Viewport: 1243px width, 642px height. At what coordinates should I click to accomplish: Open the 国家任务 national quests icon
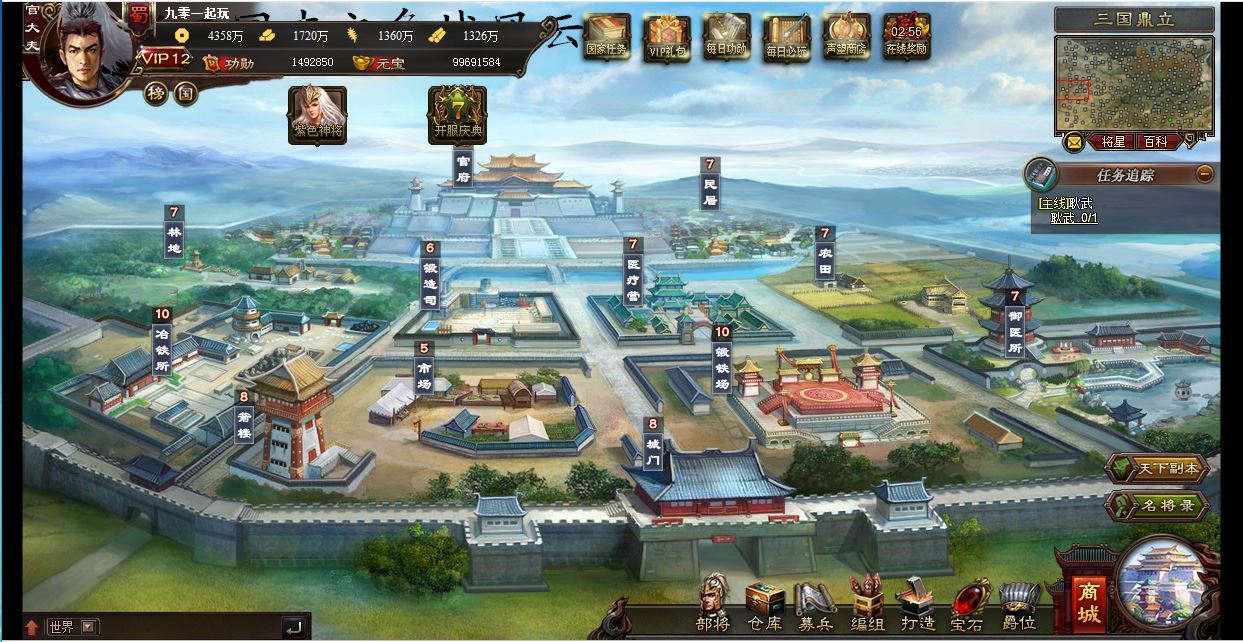point(607,36)
